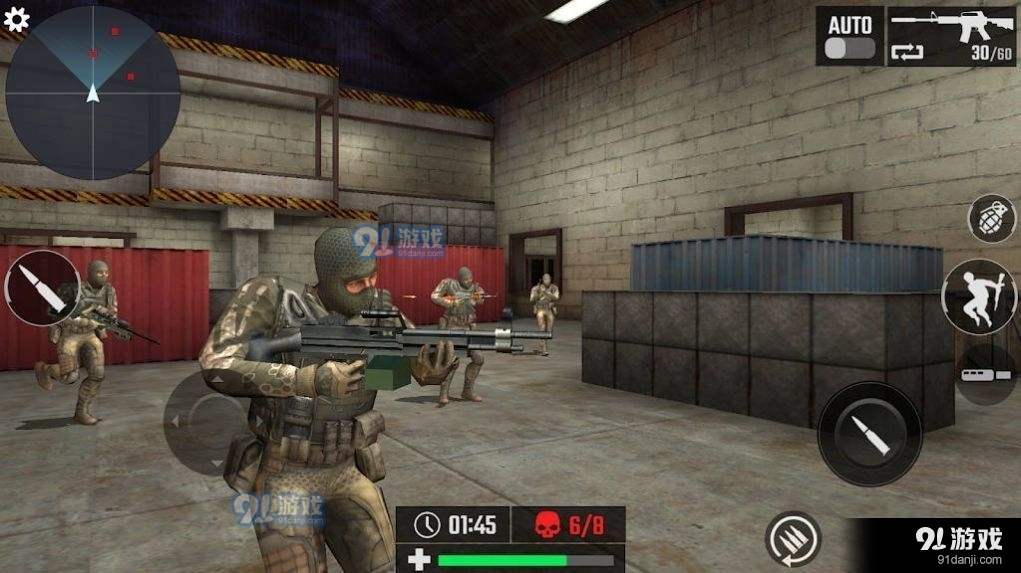Tap the jumping soldier button
Screen dimensions: 1021x573
pos(979,297)
